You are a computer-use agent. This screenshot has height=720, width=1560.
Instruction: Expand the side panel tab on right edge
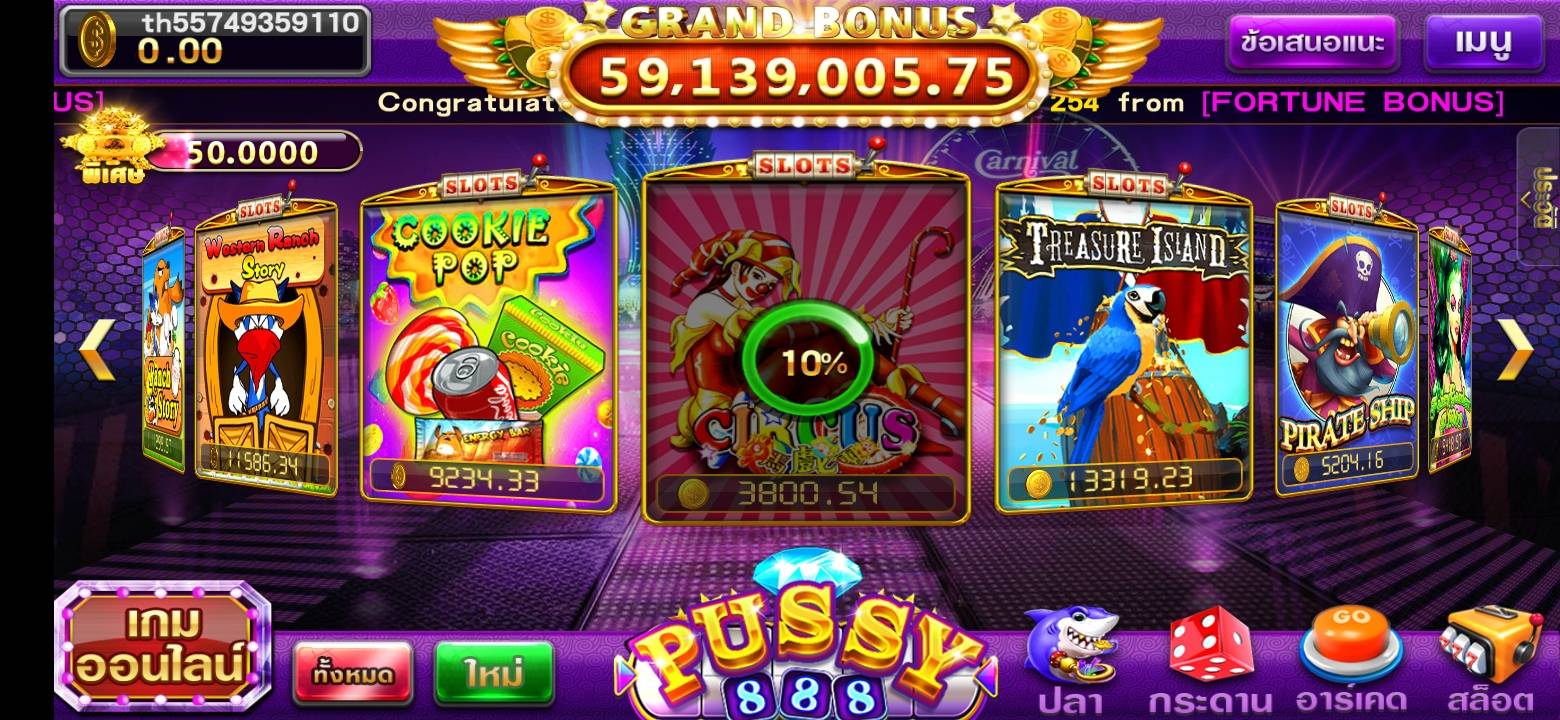pyautogui.click(x=1542, y=197)
